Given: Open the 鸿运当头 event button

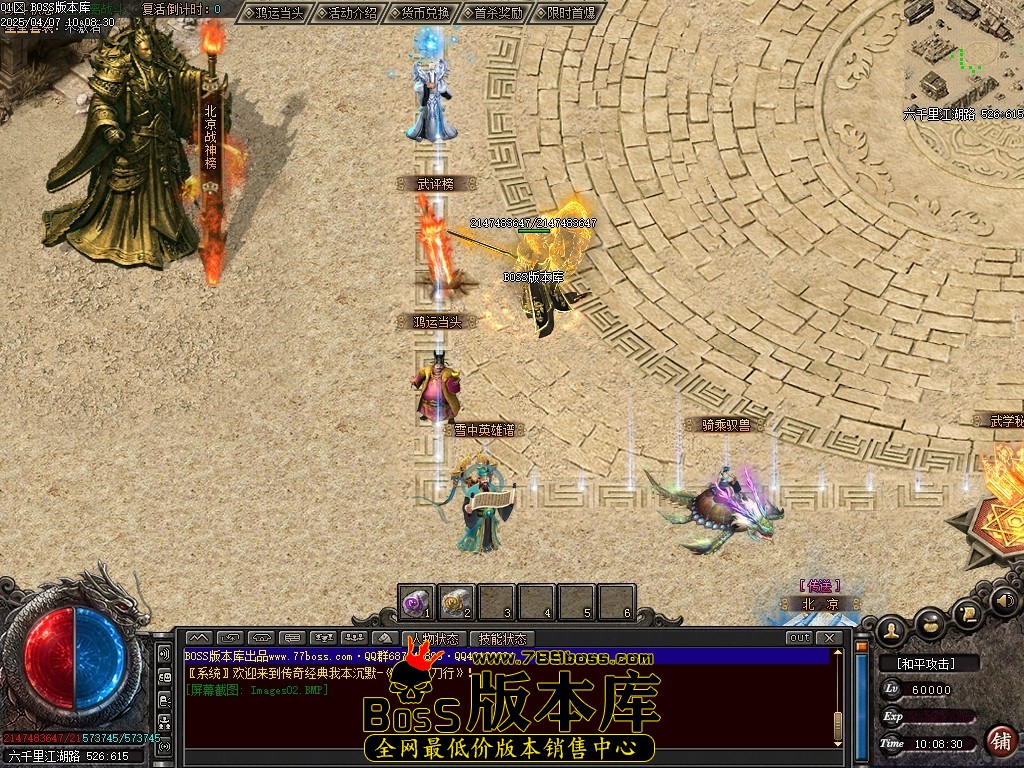Looking at the screenshot, I should [274, 13].
